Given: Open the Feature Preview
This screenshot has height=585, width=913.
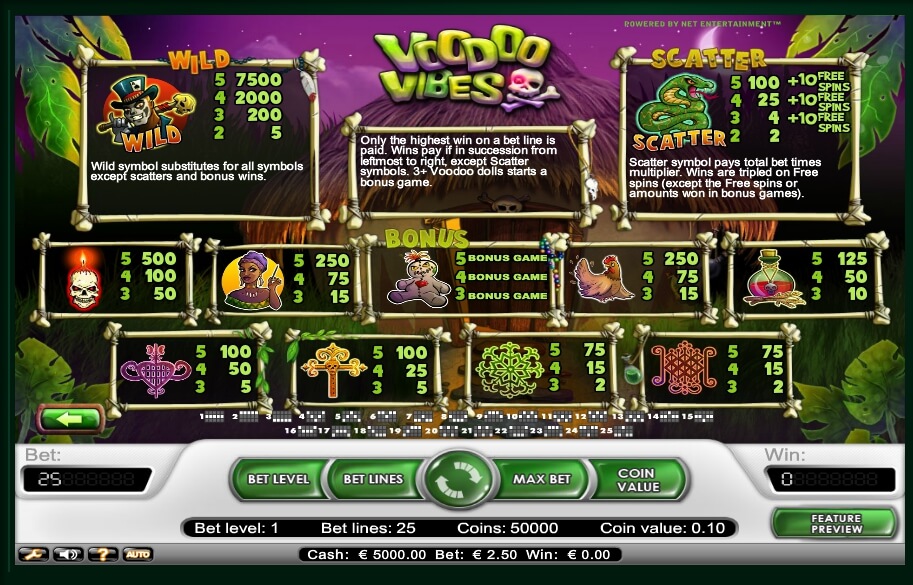Looking at the screenshot, I should [833, 522].
